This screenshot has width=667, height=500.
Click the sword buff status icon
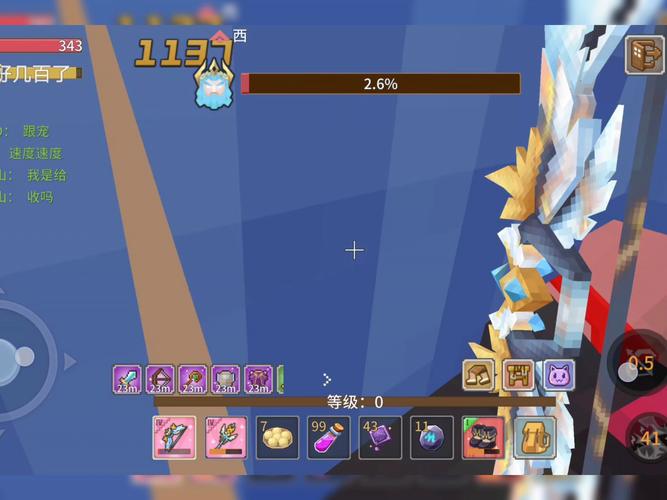click(127, 379)
